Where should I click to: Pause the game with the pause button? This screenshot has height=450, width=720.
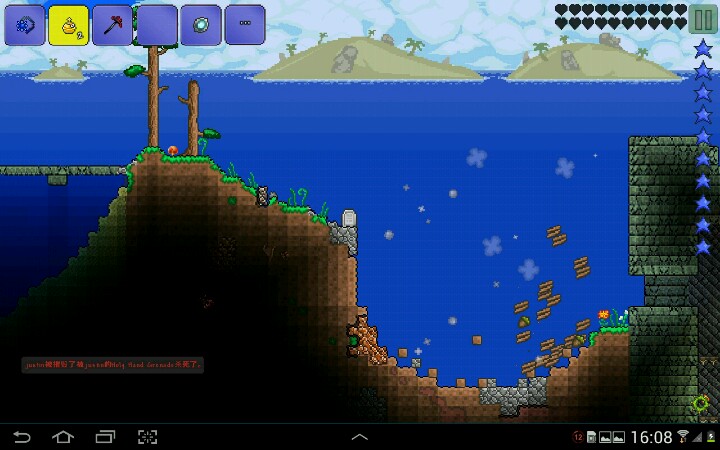pyautogui.click(x=701, y=19)
